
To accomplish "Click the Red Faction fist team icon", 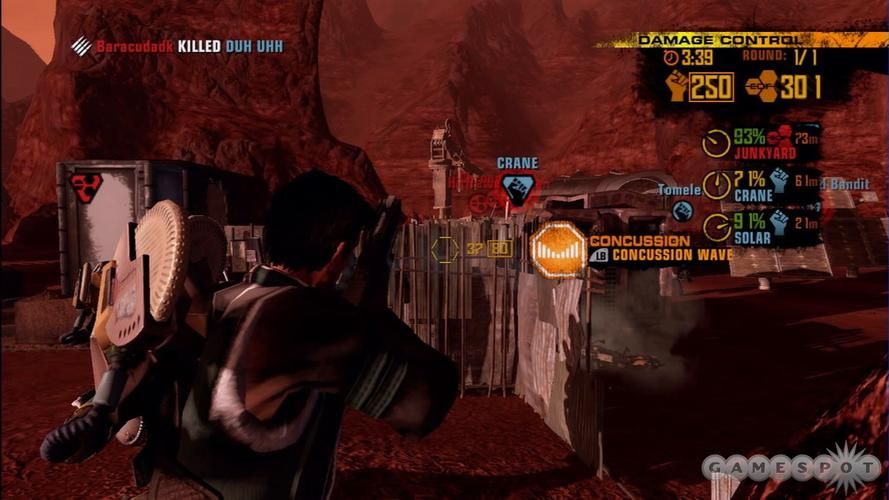I will click(x=677, y=87).
